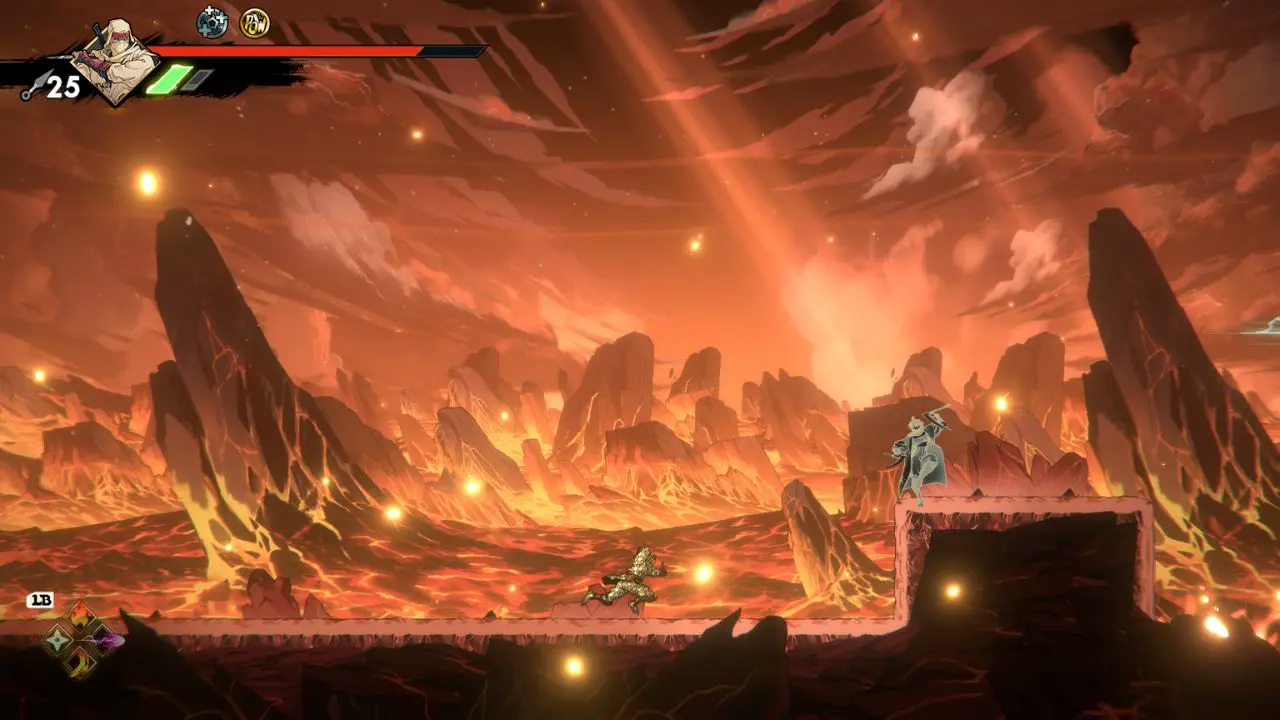Click the yellow POW buff icon
Viewport: 1280px width, 720px height.
point(254,22)
